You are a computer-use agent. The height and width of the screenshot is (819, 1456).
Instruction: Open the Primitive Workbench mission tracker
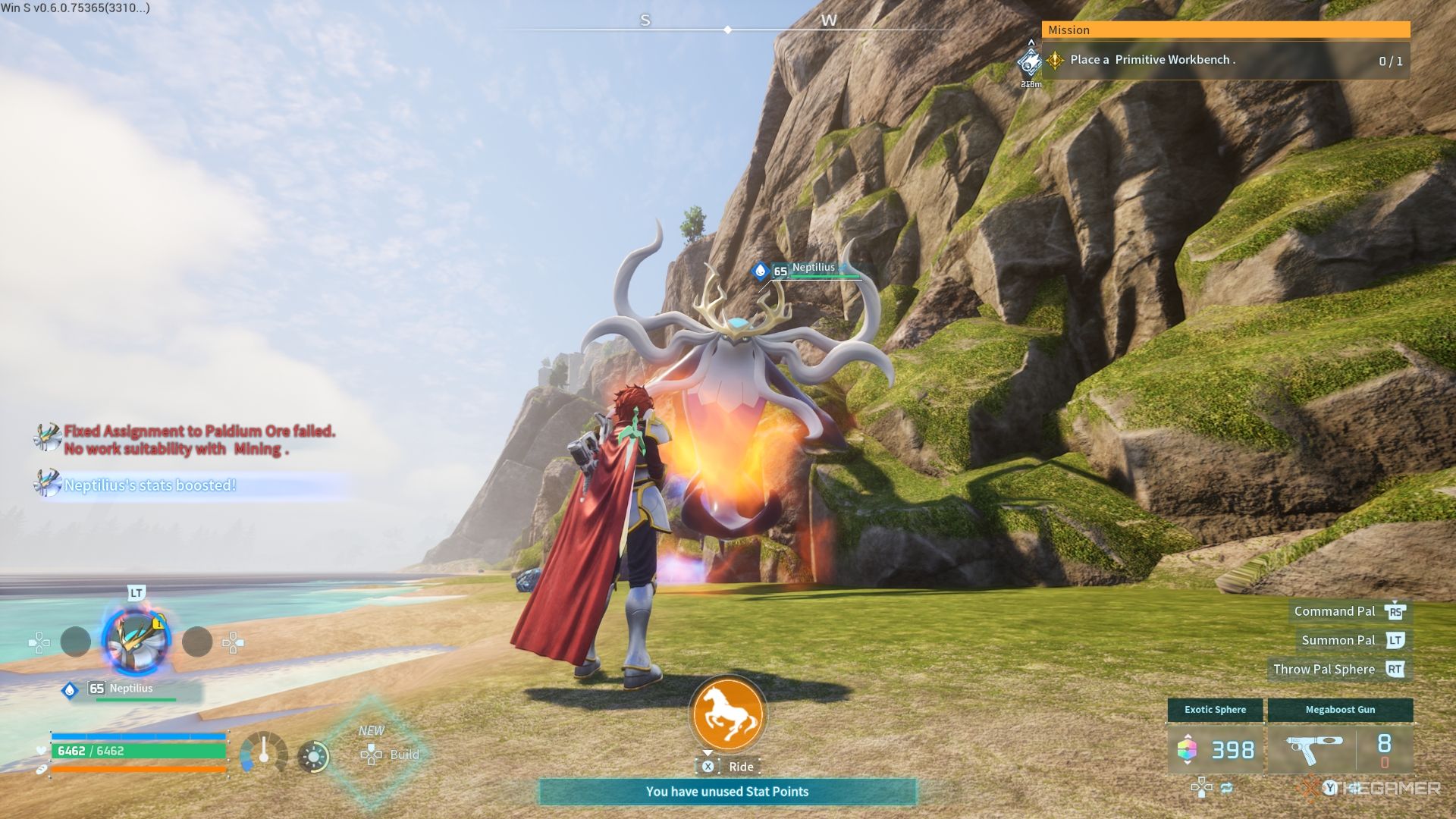(x=1225, y=60)
